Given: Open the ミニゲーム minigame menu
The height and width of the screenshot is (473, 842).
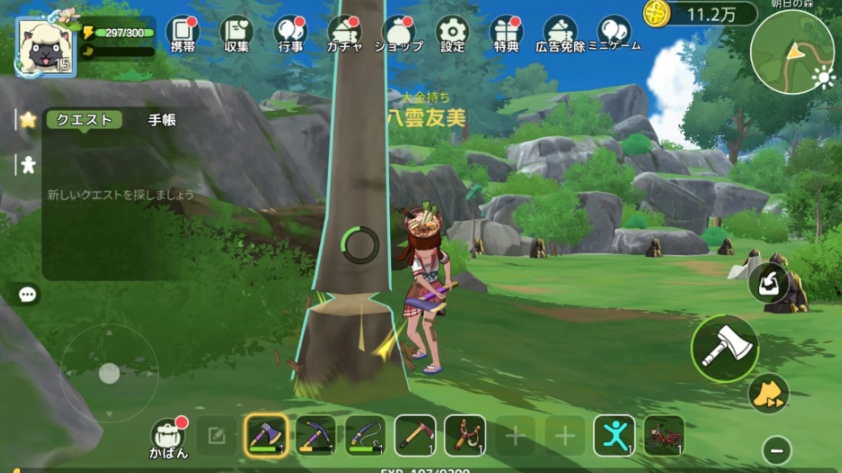Looking at the screenshot, I should [x=615, y=34].
